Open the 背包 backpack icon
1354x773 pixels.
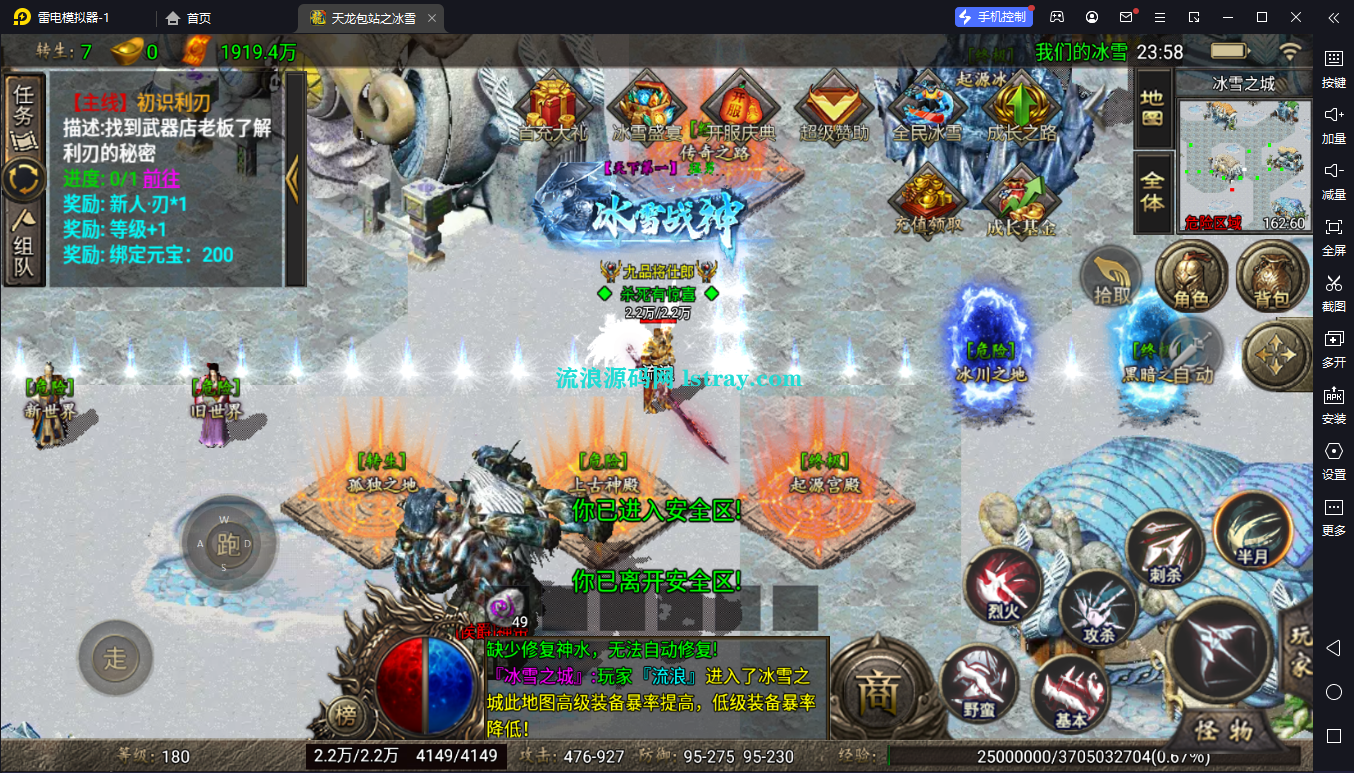tap(1272, 277)
